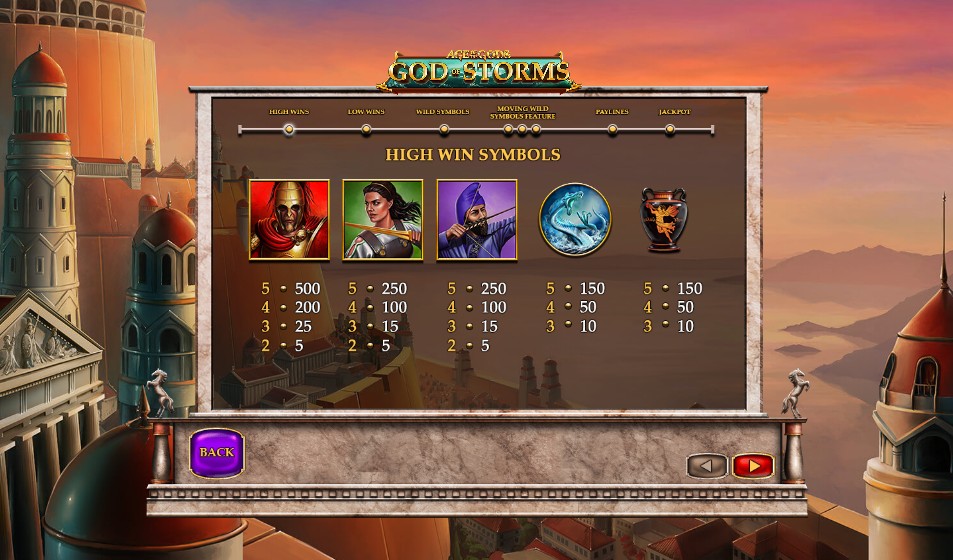Return to the previous page with the grey arrow
The width and height of the screenshot is (953, 560).
point(706,465)
